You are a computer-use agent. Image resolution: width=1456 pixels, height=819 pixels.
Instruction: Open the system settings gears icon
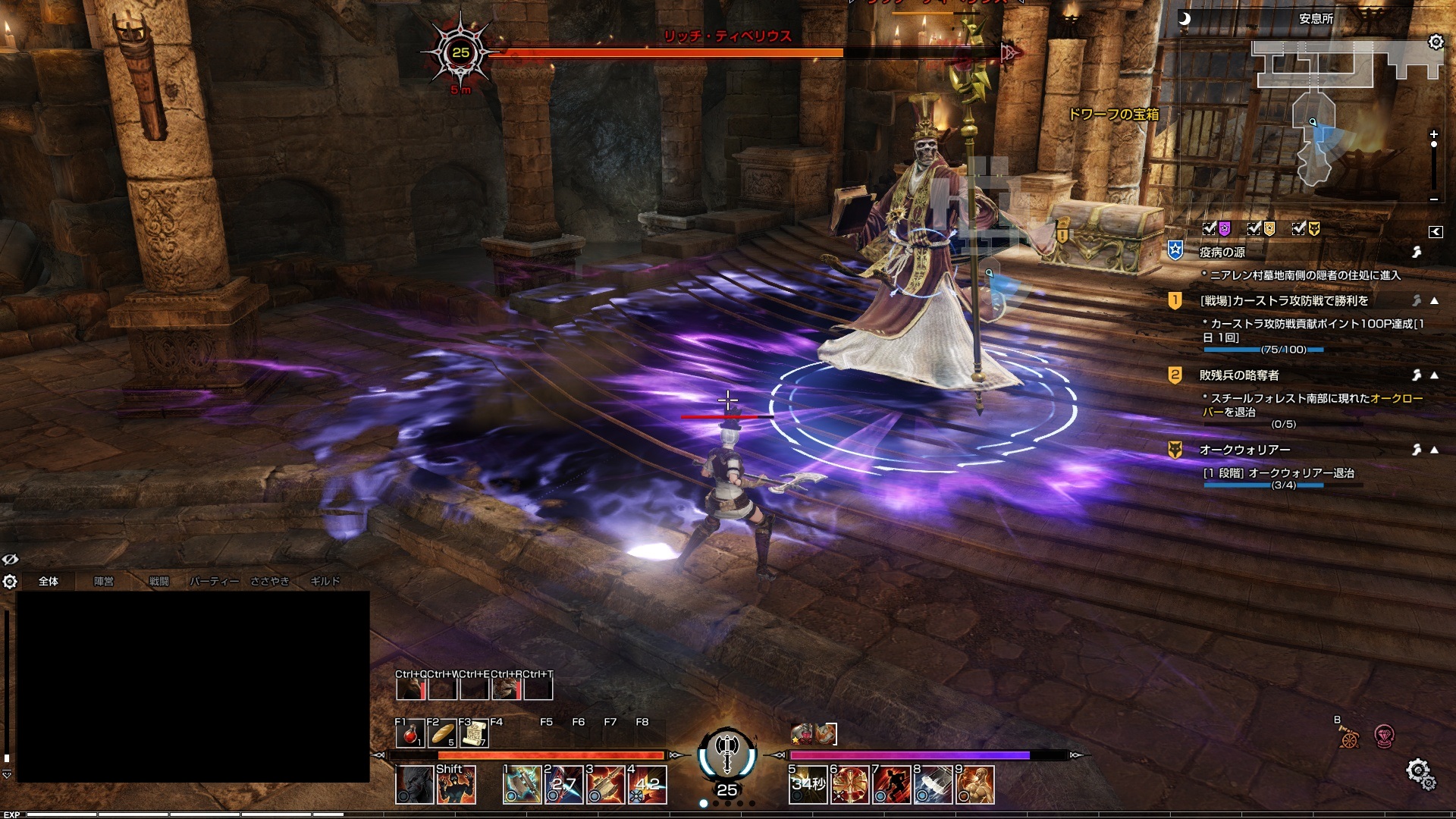pos(1418,772)
